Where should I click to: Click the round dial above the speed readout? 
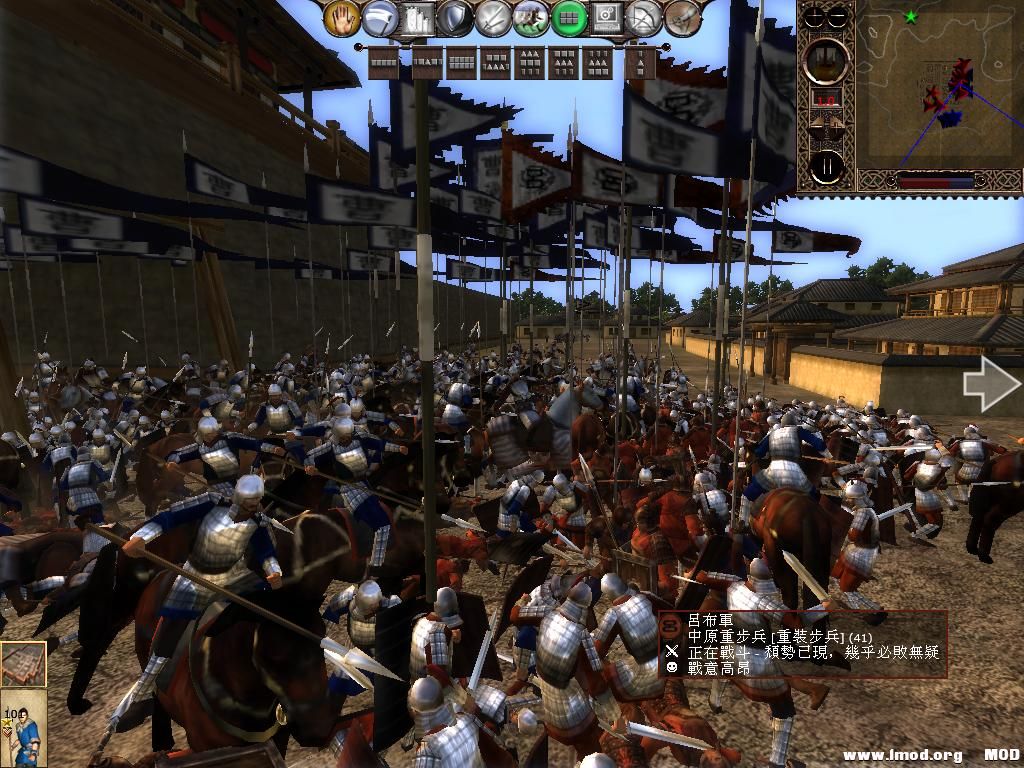826,60
